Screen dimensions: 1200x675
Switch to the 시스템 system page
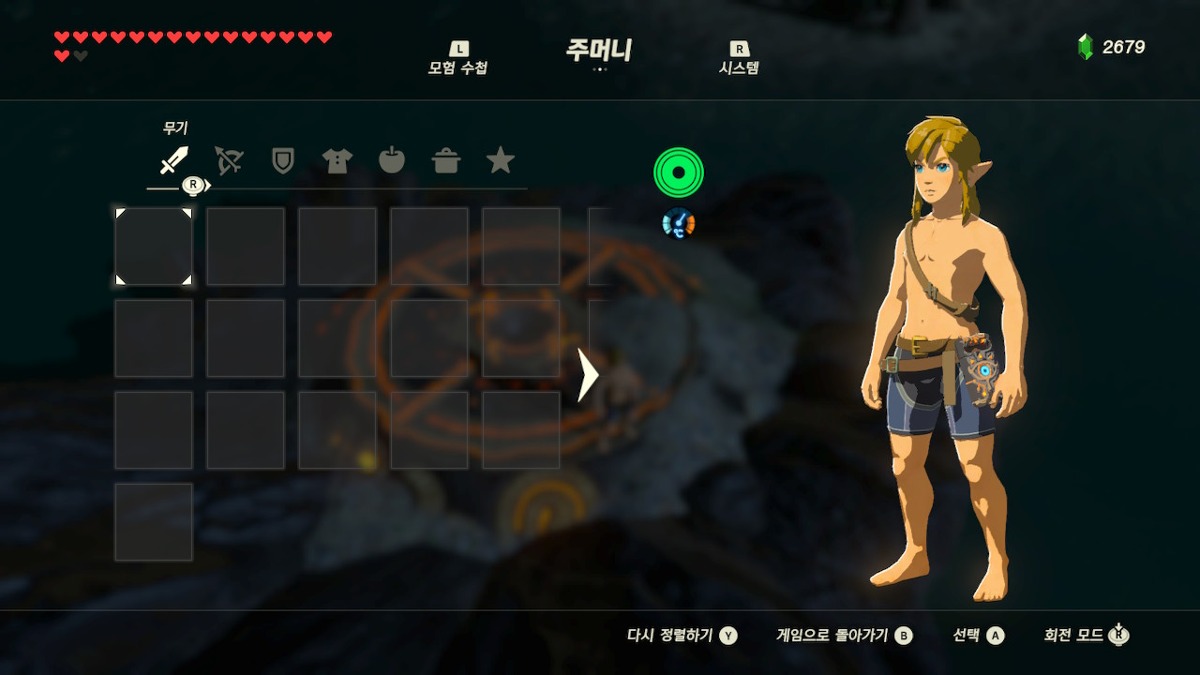coord(739,60)
